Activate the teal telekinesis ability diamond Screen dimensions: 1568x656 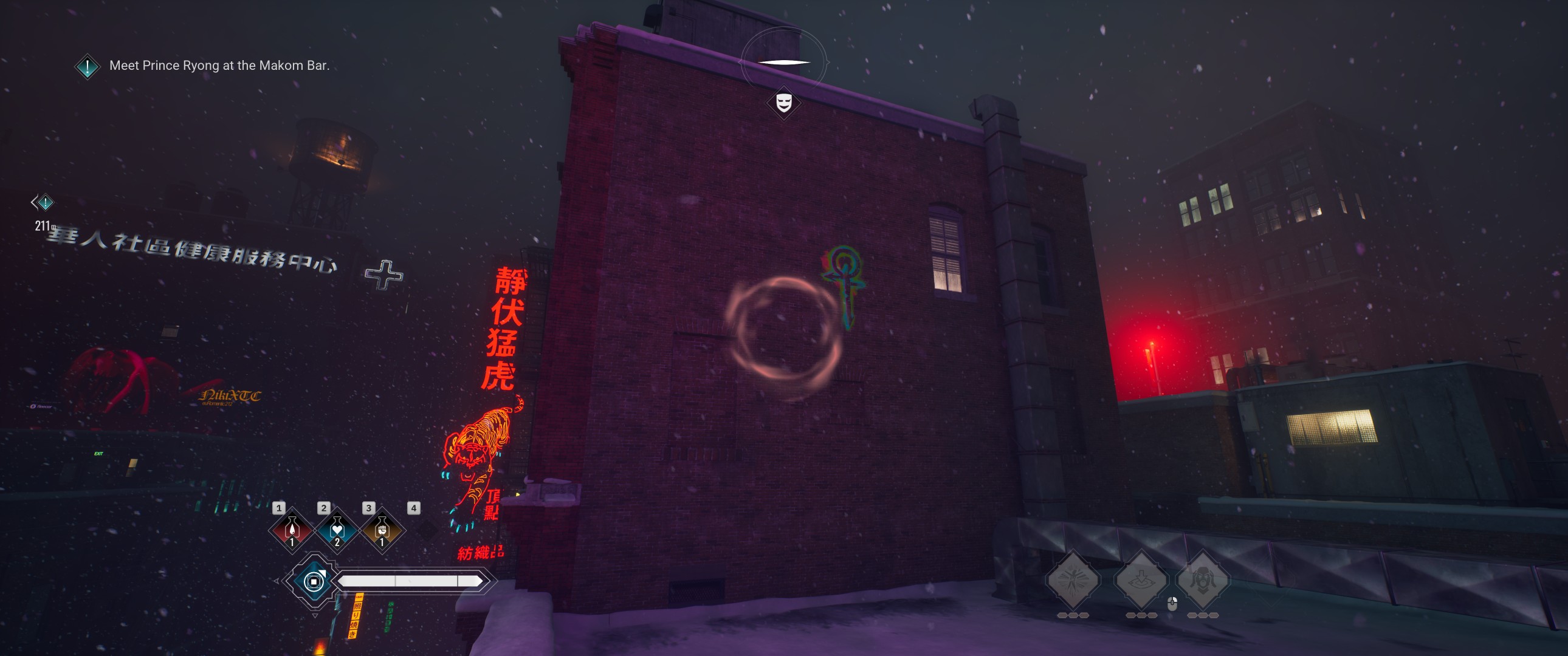[314, 581]
